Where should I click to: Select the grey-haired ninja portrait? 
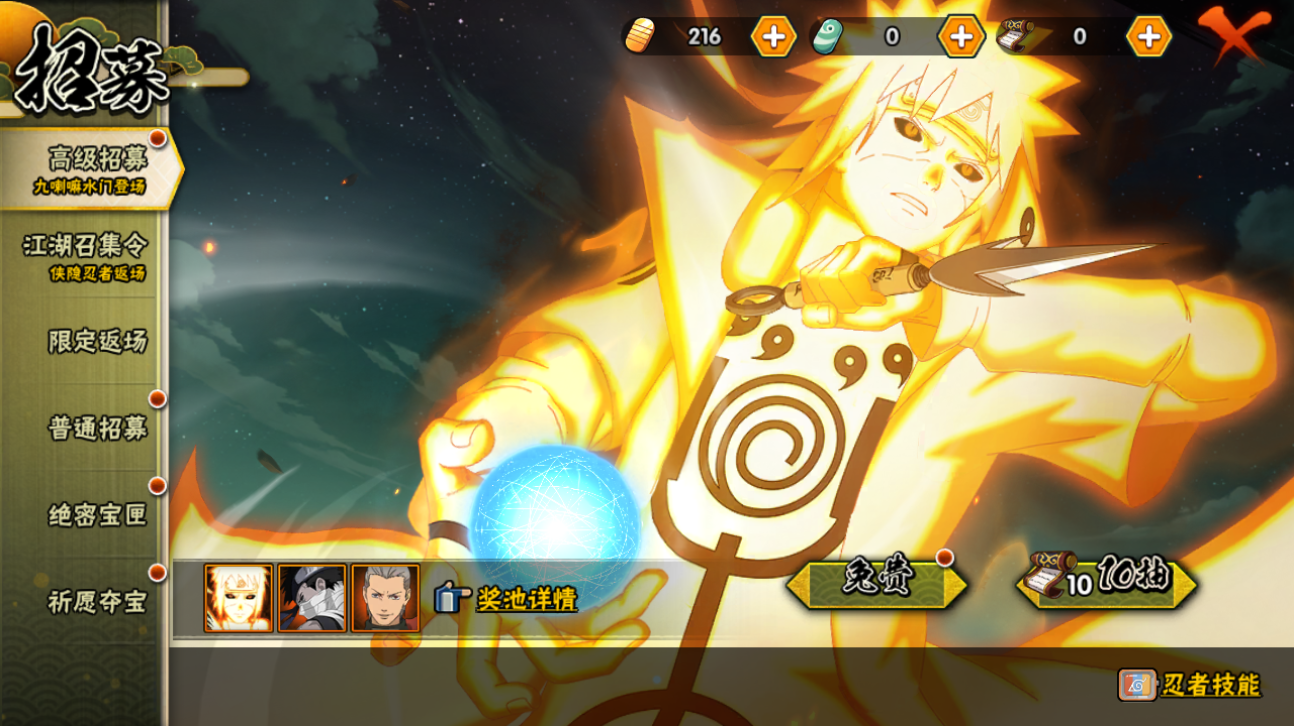[385, 598]
